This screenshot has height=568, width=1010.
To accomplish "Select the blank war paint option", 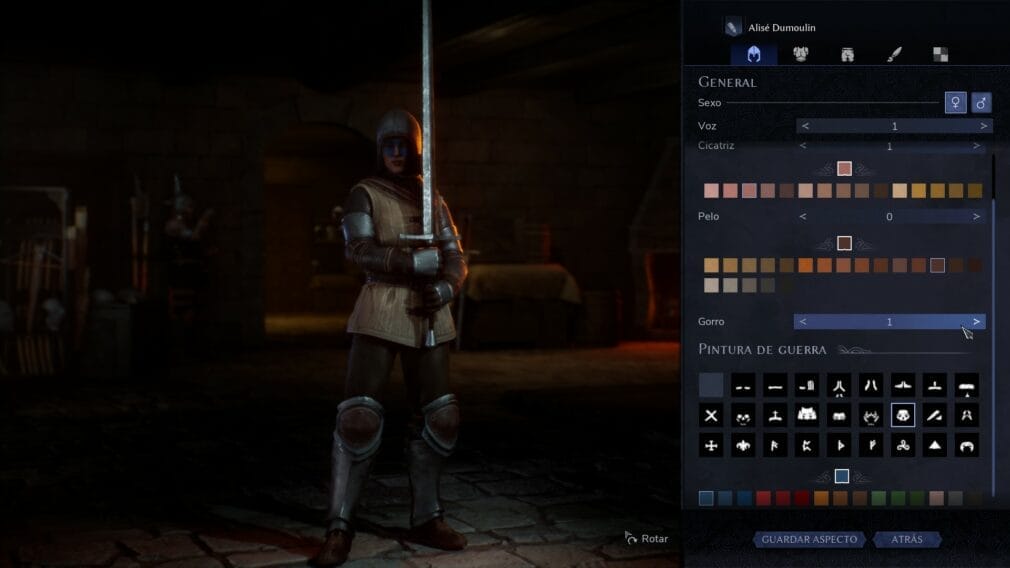I will click(711, 385).
